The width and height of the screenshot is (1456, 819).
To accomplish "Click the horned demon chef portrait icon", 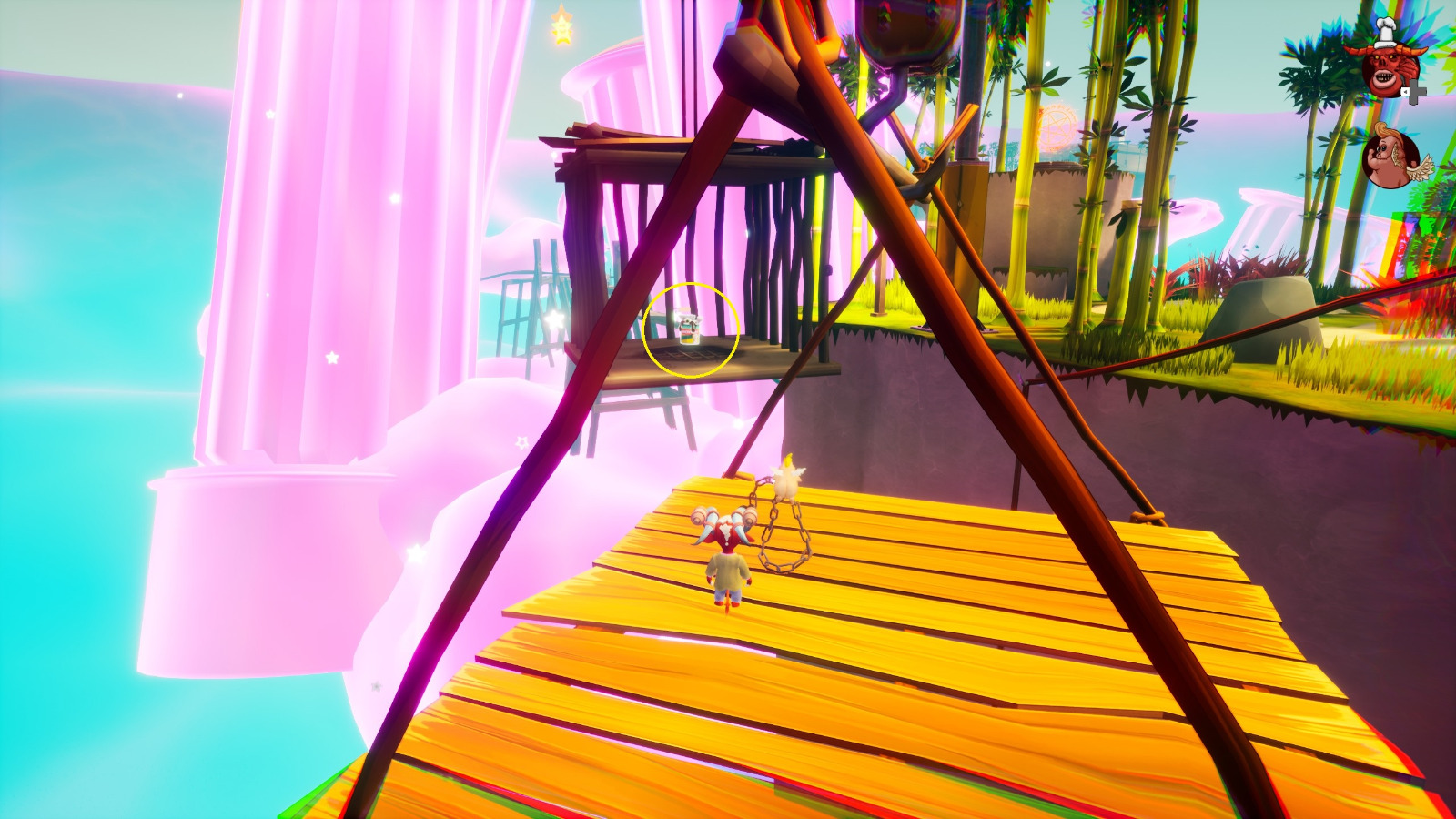I will [1385, 66].
